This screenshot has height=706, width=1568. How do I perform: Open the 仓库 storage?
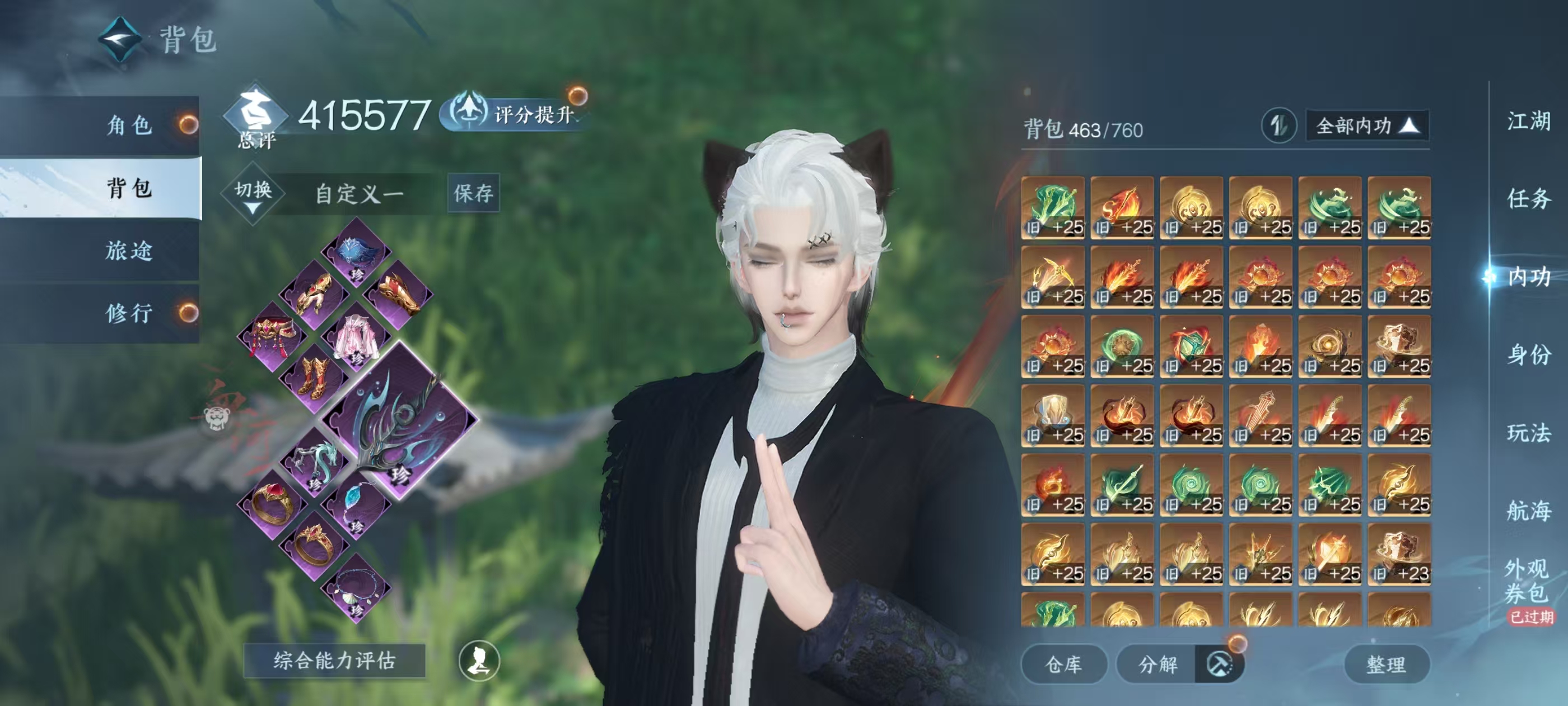[x=1063, y=664]
